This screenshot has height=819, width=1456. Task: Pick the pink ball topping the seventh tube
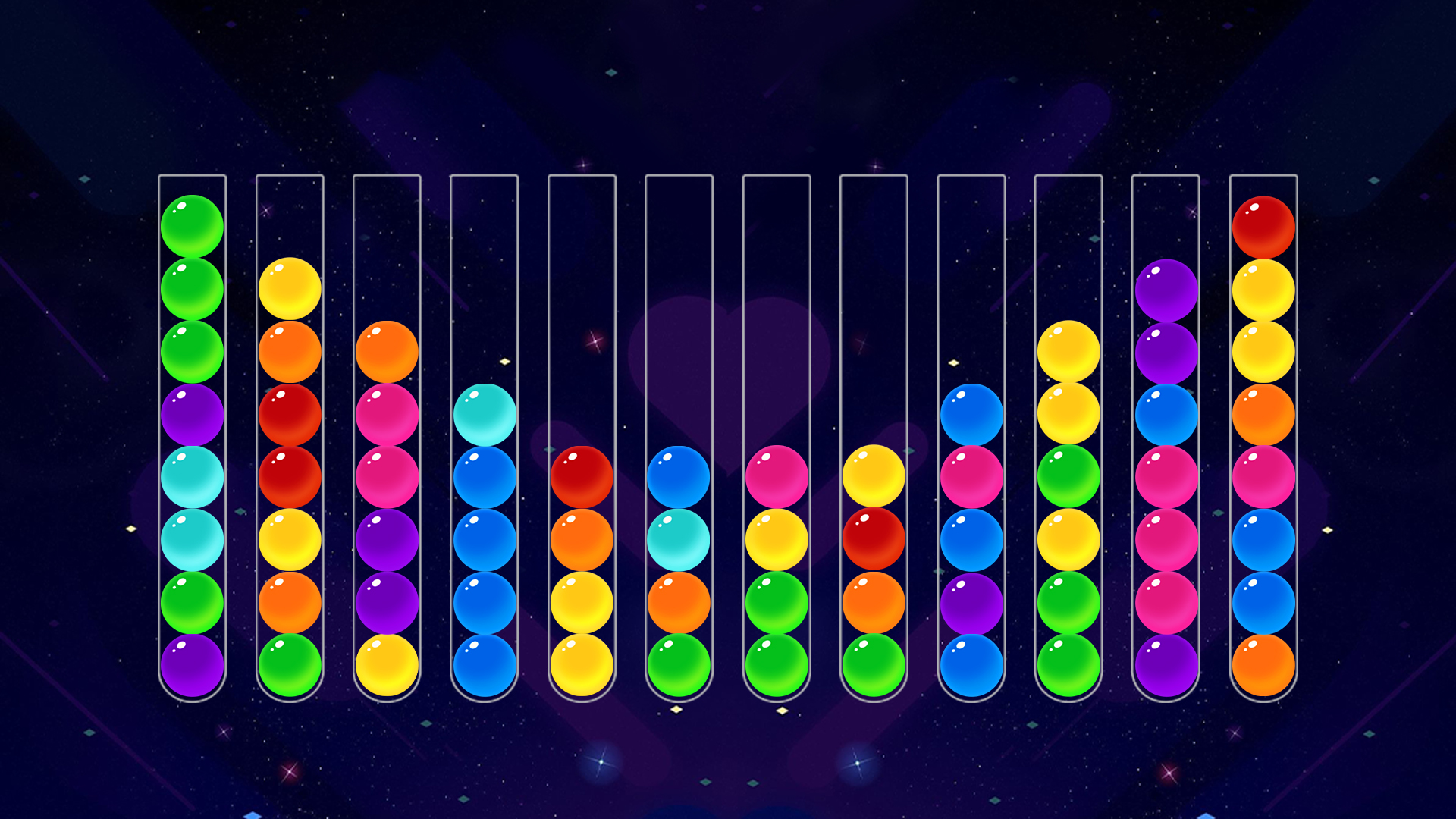click(776, 474)
